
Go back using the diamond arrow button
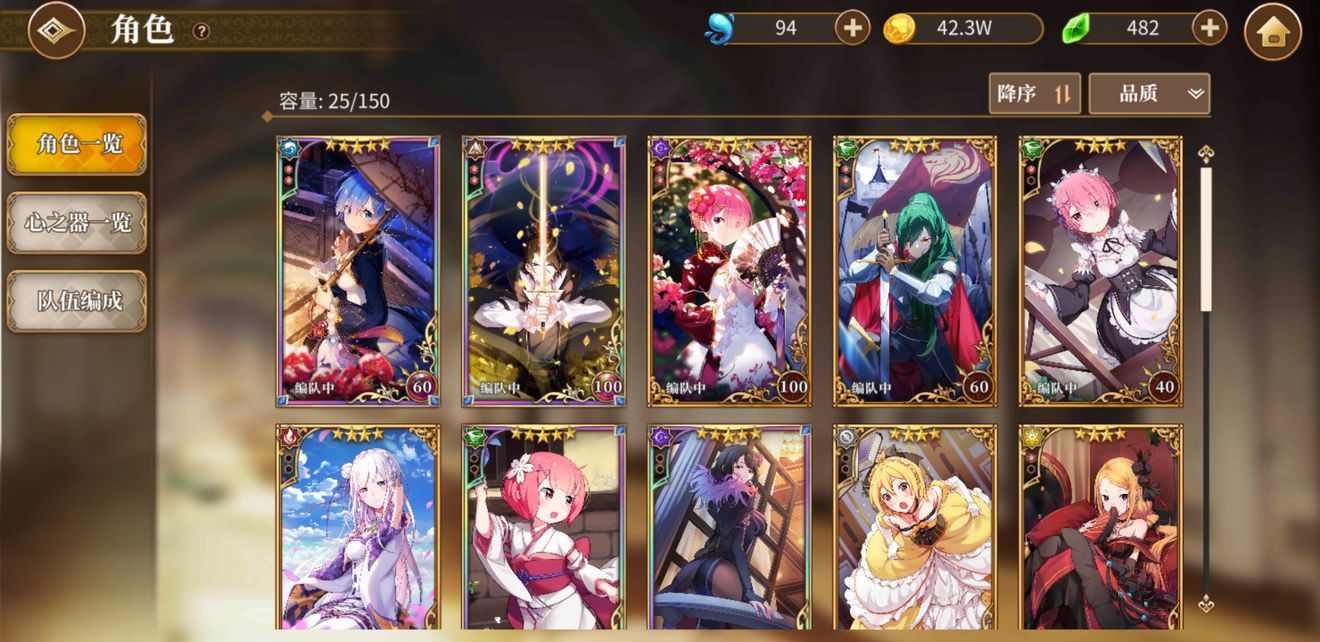(56, 32)
